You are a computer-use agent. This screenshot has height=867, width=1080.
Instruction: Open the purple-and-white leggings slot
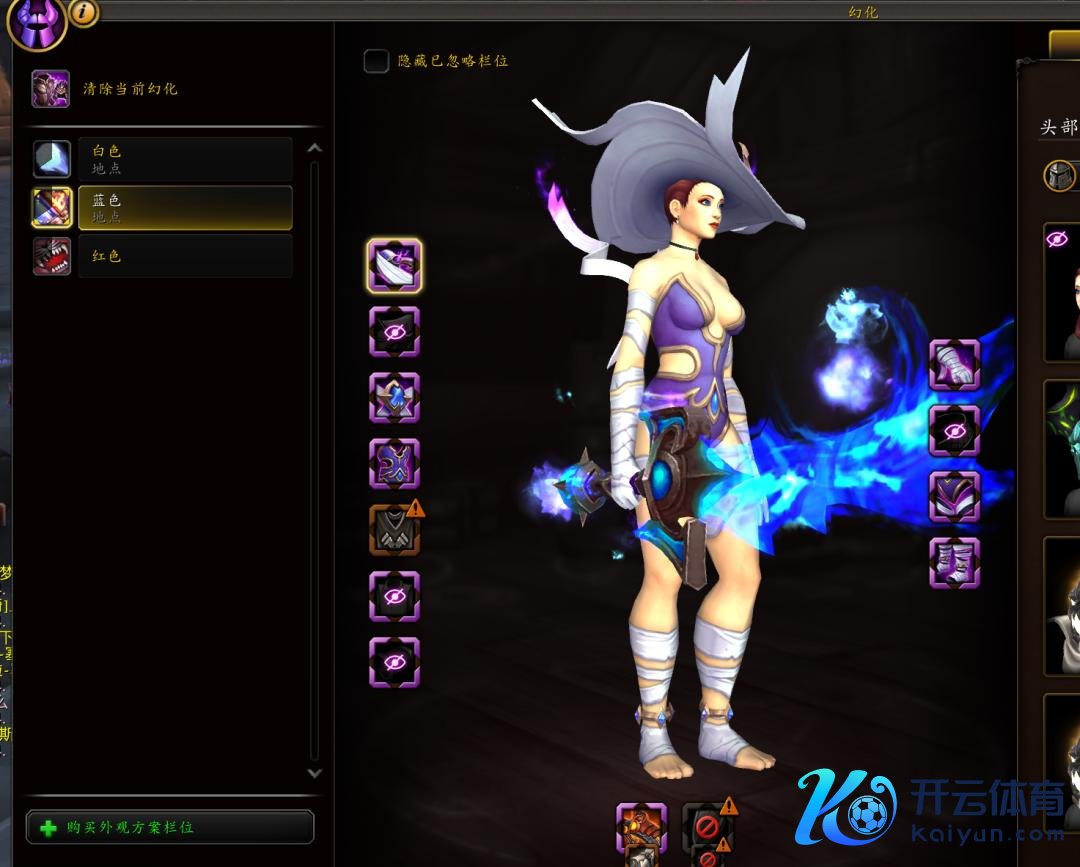click(954, 497)
